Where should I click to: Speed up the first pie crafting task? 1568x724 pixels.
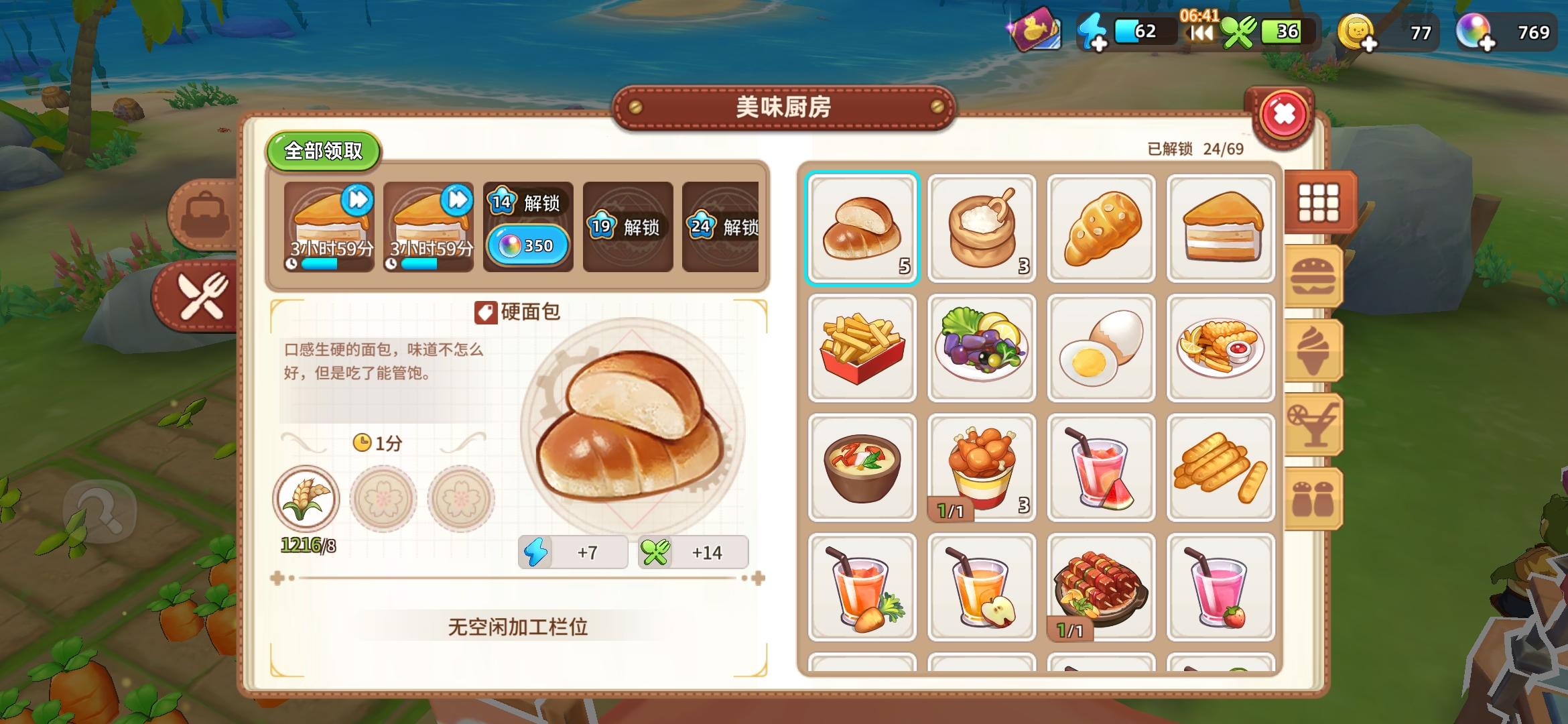[x=357, y=198]
